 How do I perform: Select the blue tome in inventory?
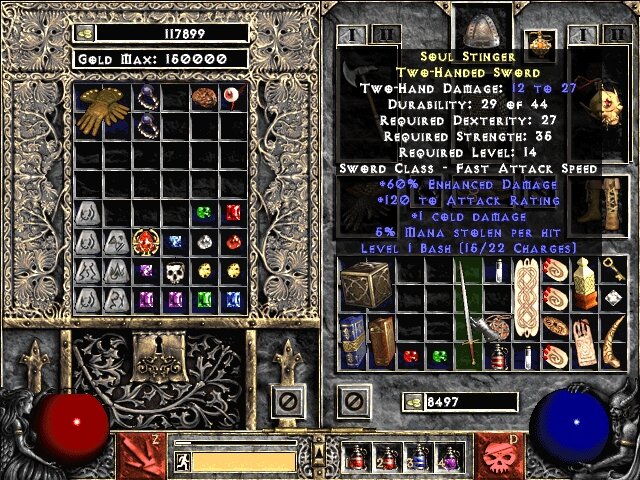click(351, 340)
